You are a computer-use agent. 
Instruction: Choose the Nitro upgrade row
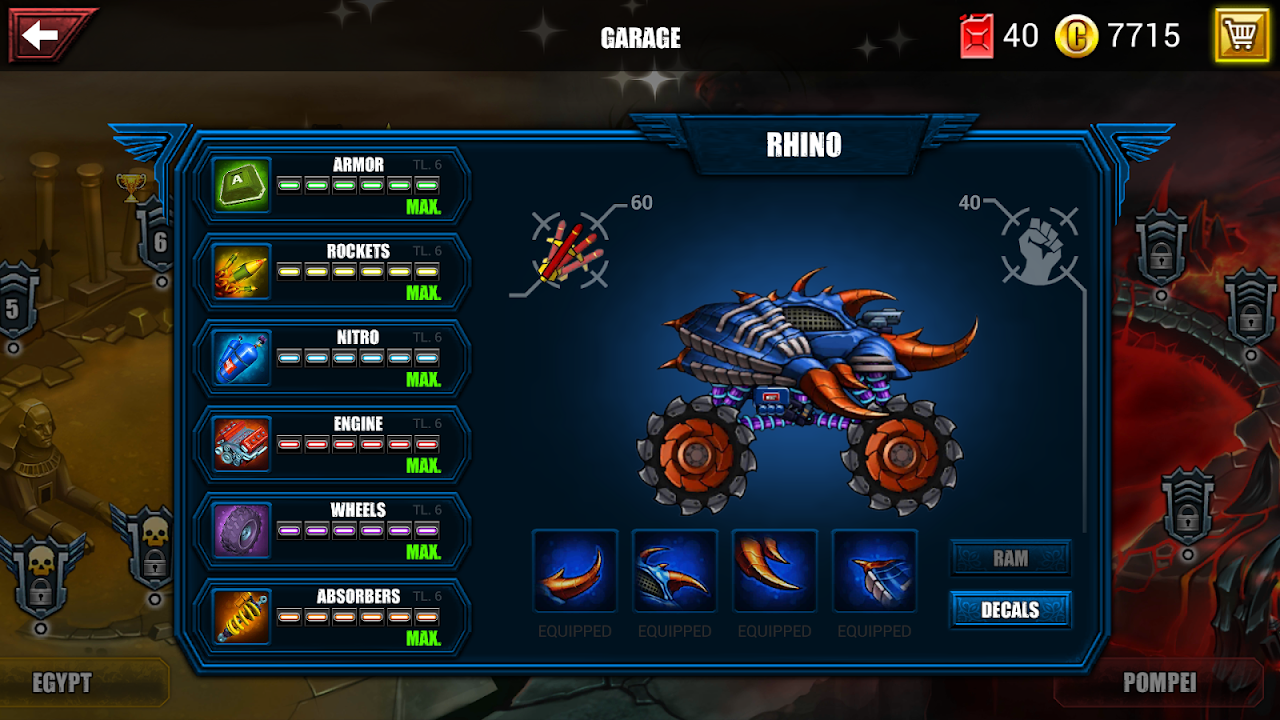335,358
